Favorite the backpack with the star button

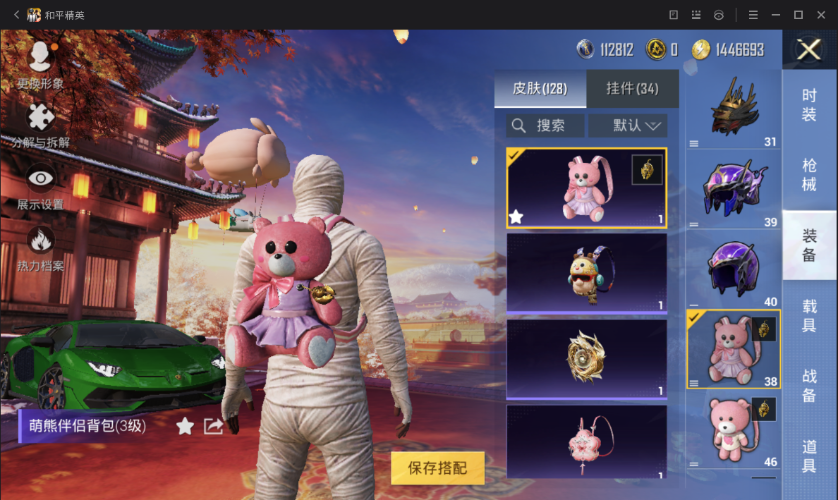click(x=185, y=427)
